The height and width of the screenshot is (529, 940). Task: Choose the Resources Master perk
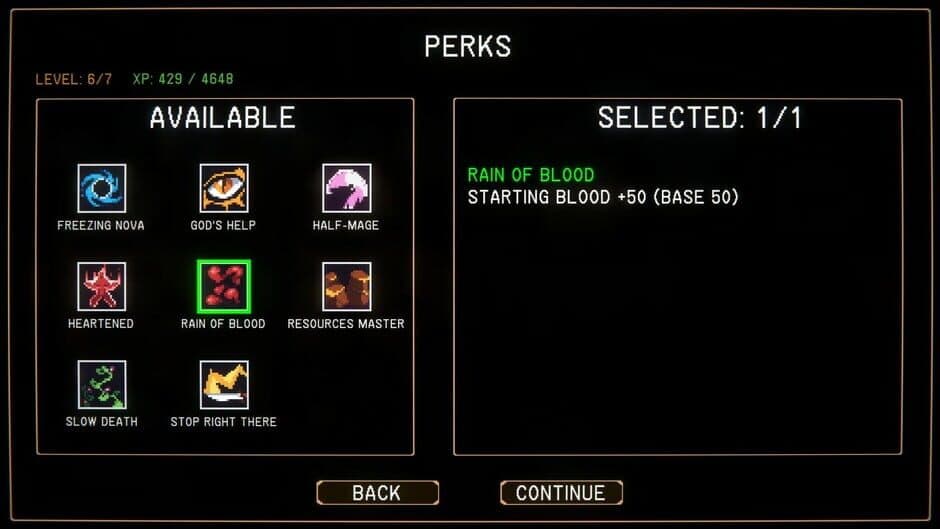[x=346, y=287]
